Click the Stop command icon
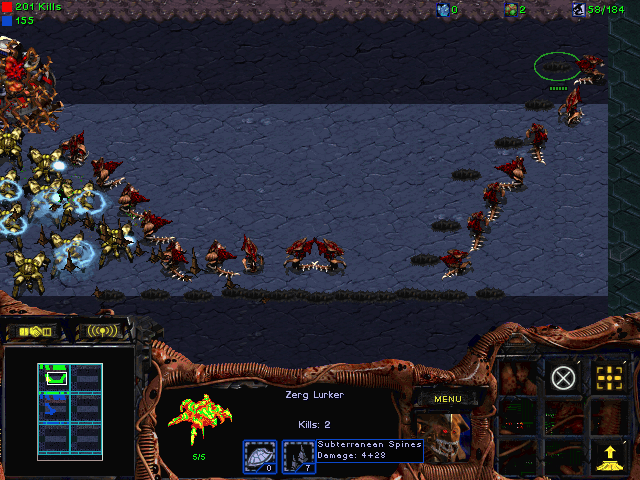This screenshot has height=480, width=640. [564, 378]
